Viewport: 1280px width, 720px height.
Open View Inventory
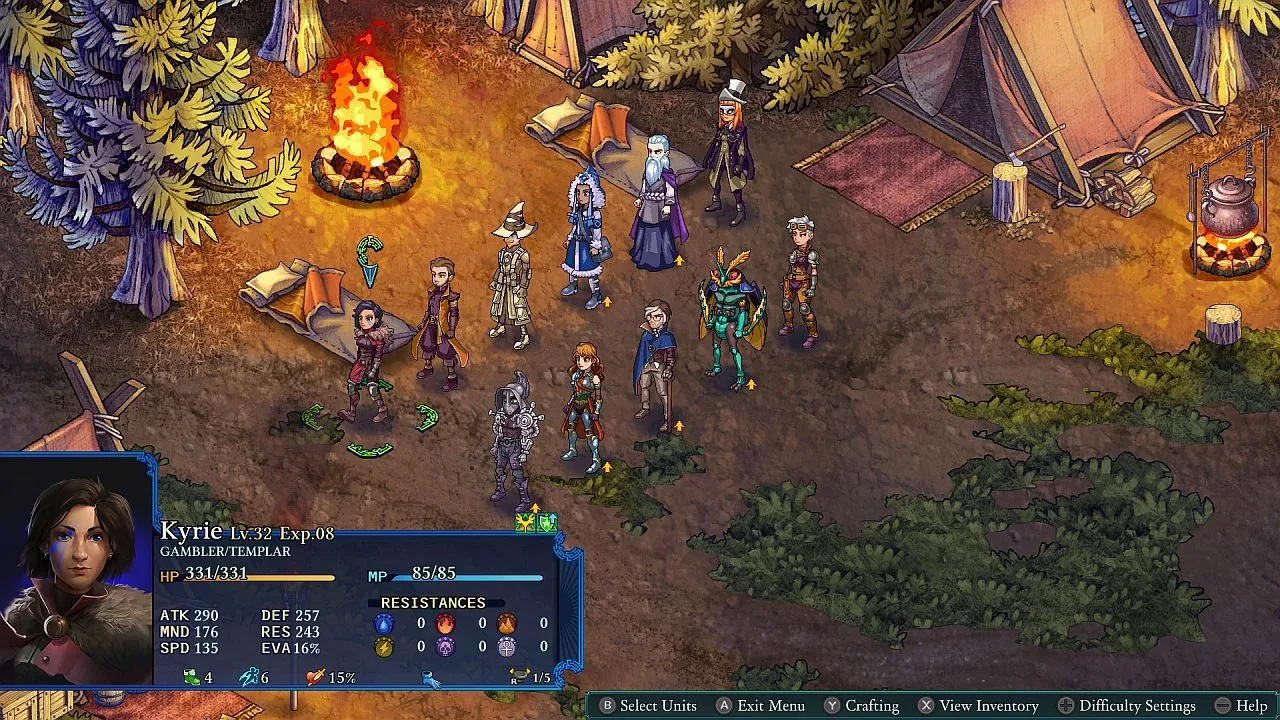point(989,706)
